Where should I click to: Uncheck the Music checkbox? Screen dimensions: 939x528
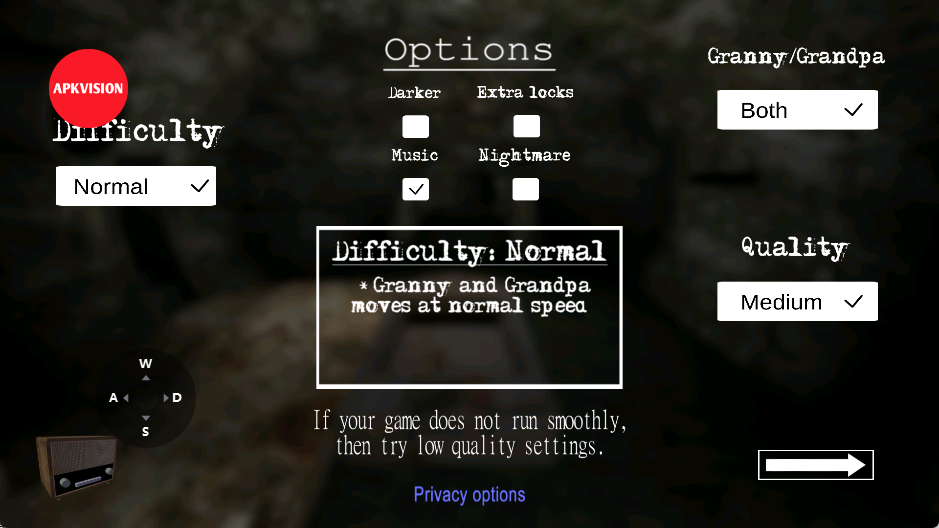click(415, 189)
